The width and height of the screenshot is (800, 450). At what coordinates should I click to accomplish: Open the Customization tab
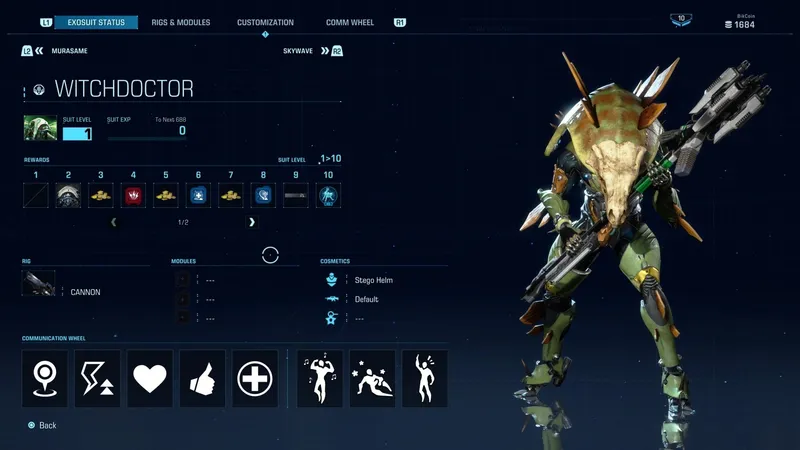(265, 22)
